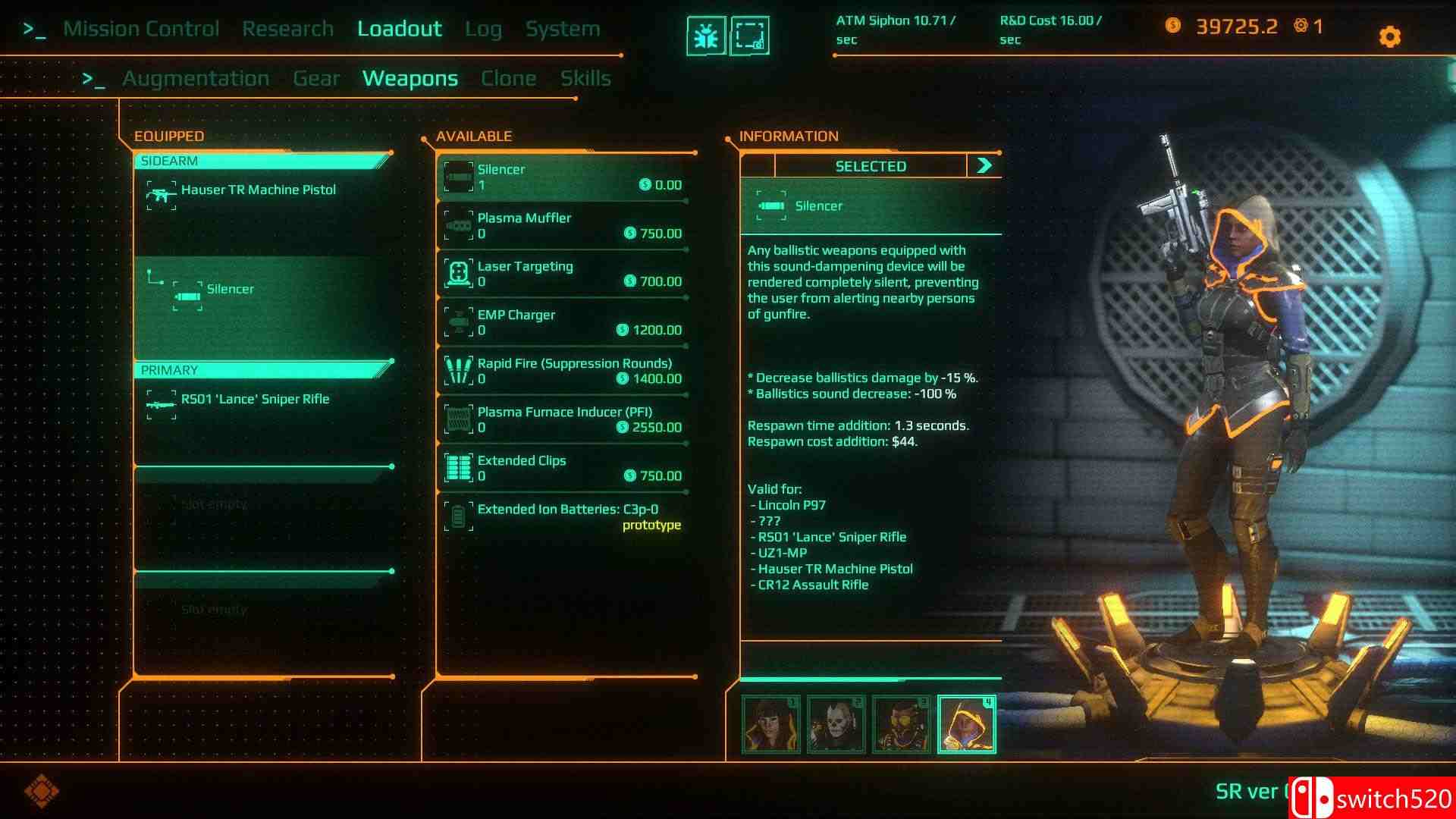Select the R501 'Lance' Sniper Rifle icon

[161, 403]
